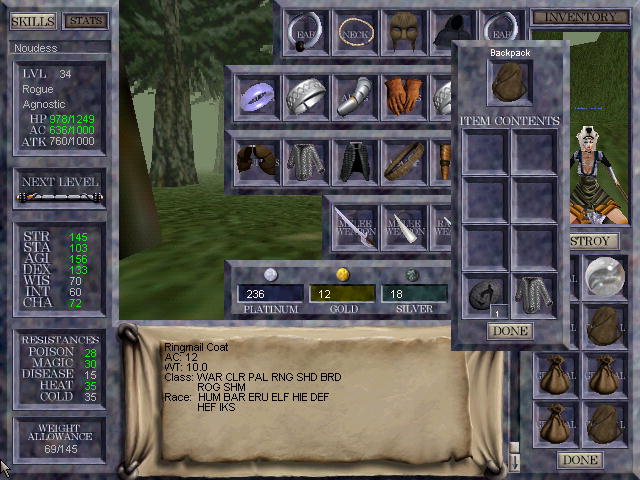Image resolution: width=640 pixels, height=480 pixels.
Task: Select the ringmail coat in backpack
Action: pyautogui.click(x=535, y=296)
